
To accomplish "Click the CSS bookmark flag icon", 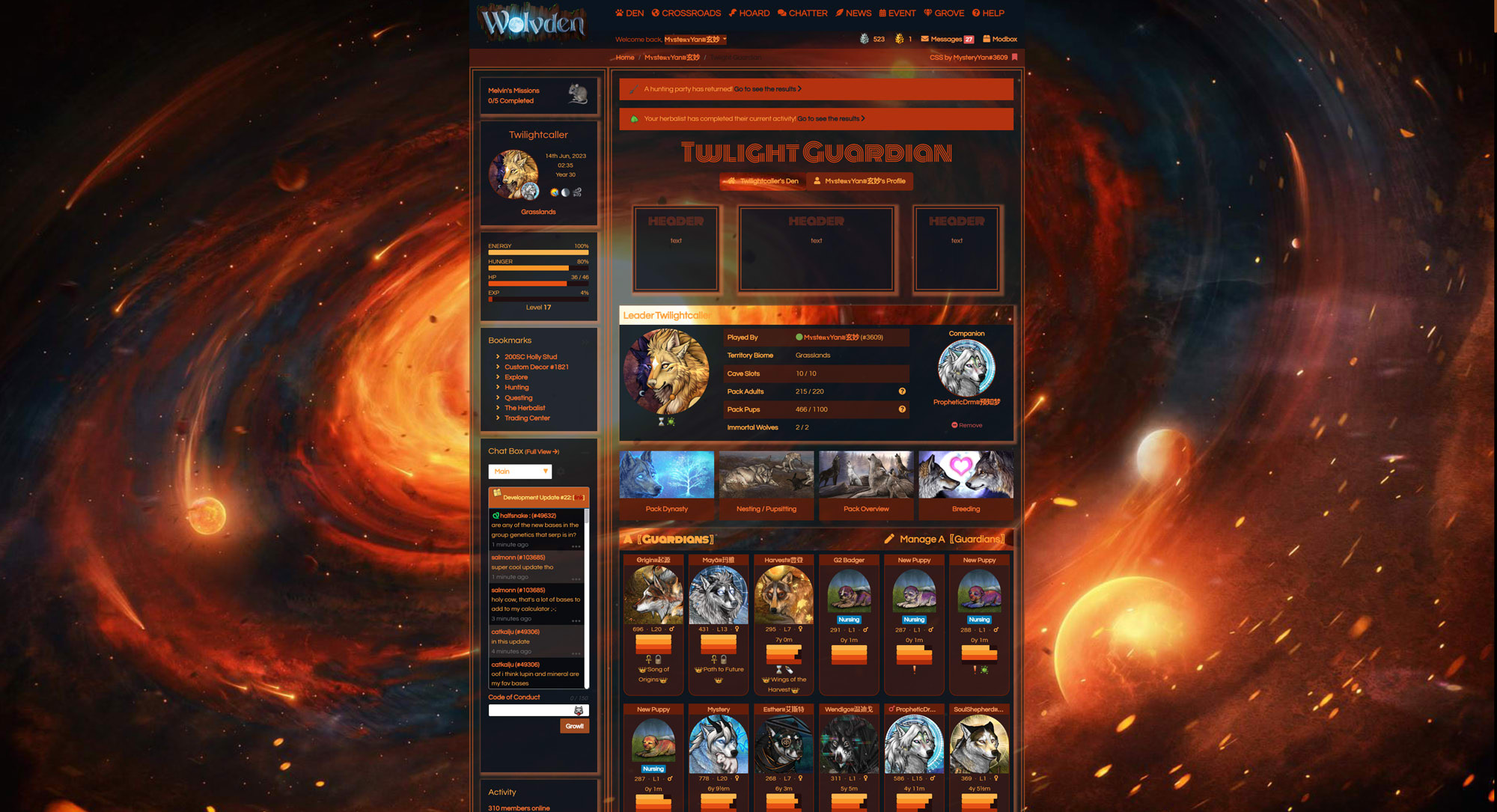I will [1014, 58].
